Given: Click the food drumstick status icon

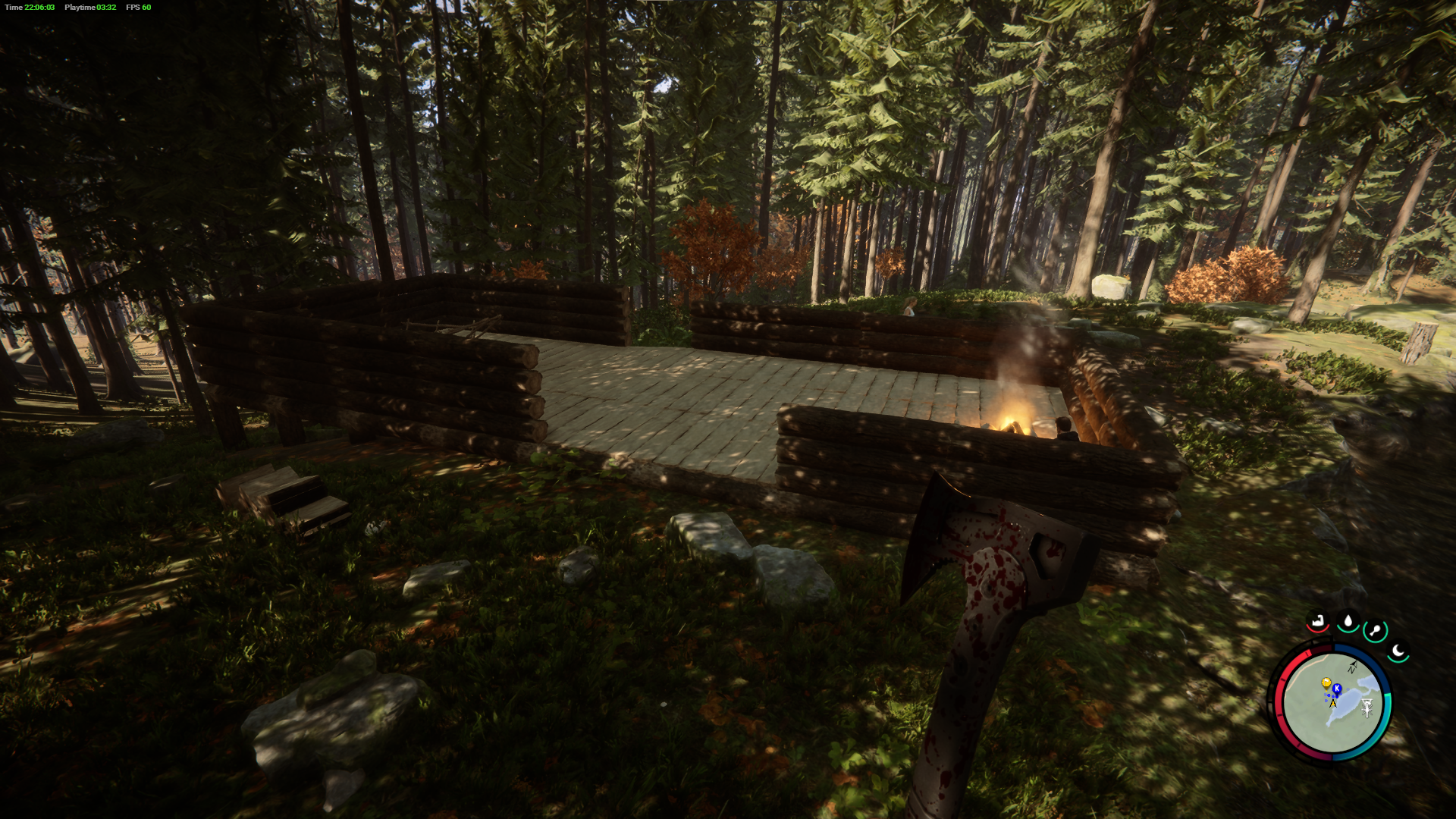Looking at the screenshot, I should click(x=1374, y=629).
